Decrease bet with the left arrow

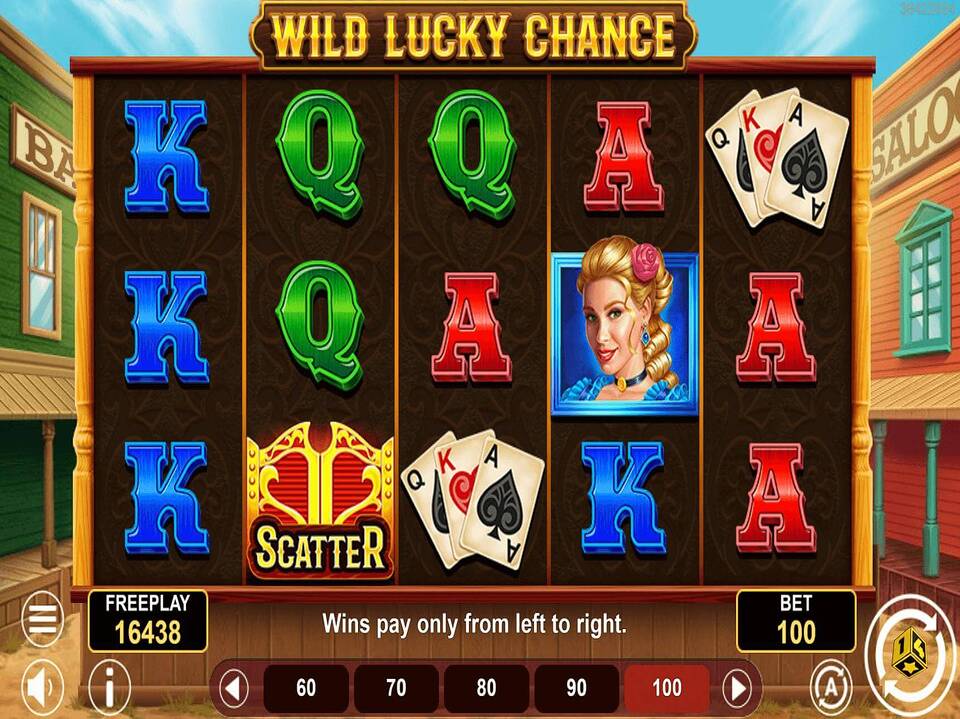pyautogui.click(x=234, y=688)
